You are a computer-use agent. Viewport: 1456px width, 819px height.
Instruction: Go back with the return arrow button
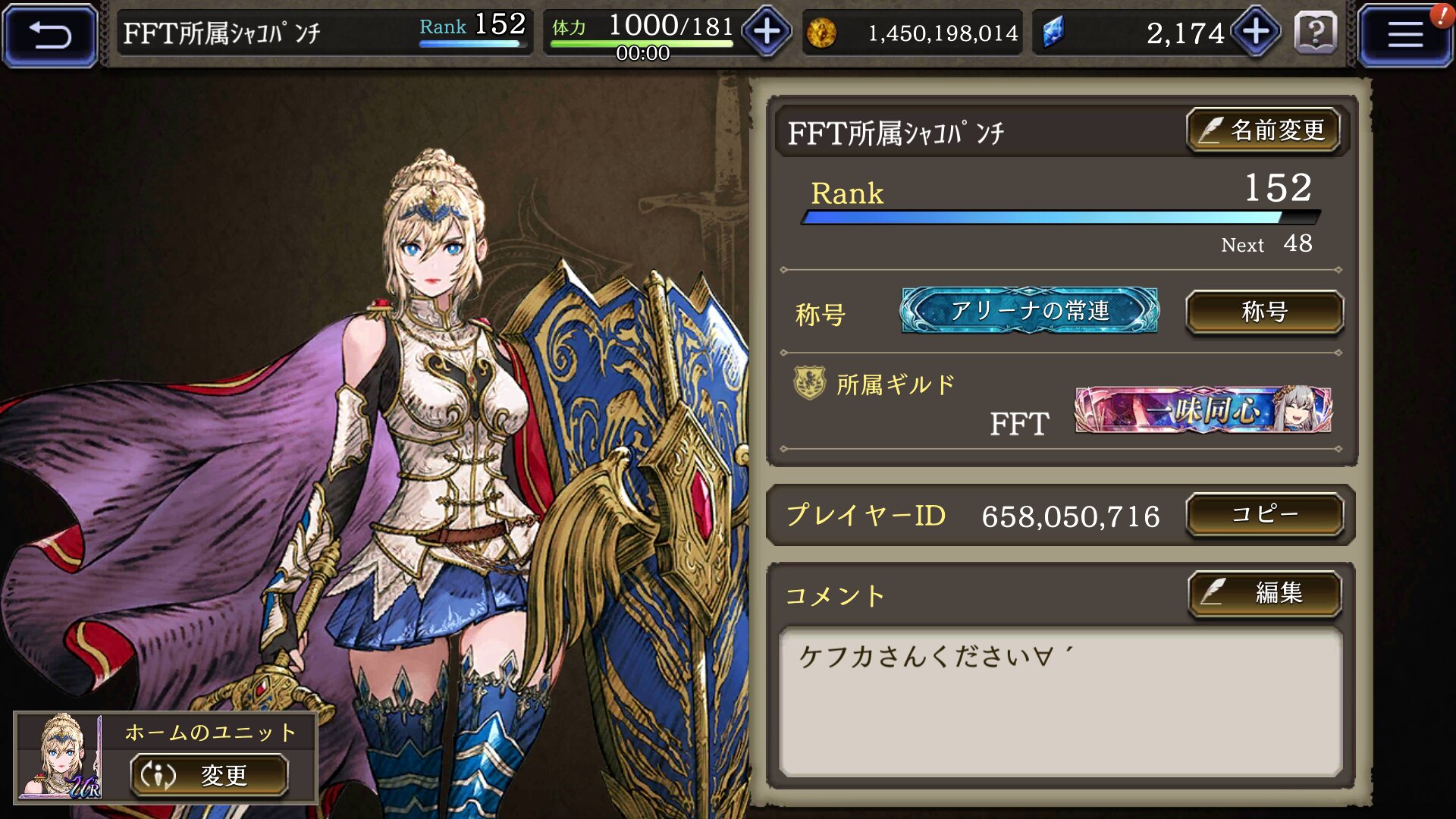[50, 35]
